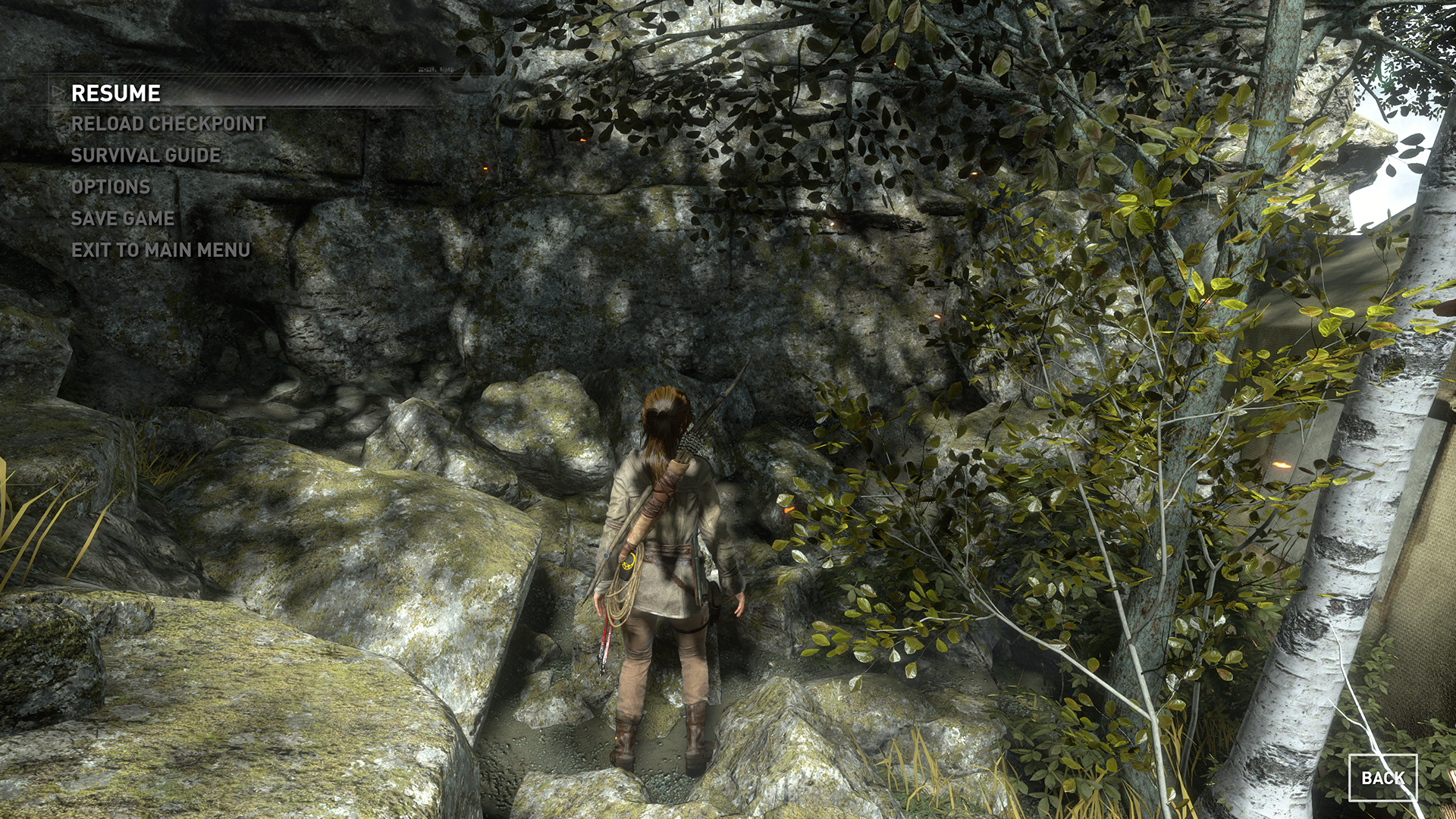Viewport: 1456px width, 819px height.
Task: Resume the paused game
Action: coord(116,93)
